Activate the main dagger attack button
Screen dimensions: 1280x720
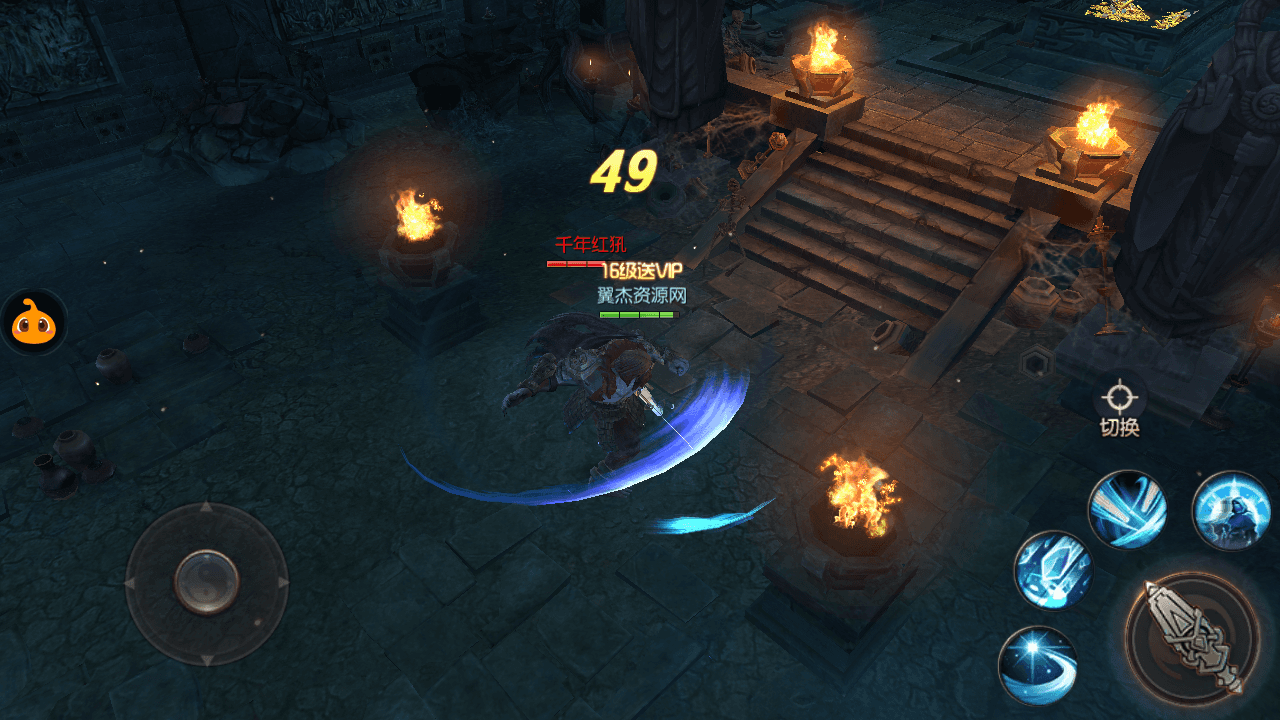(x=1192, y=637)
